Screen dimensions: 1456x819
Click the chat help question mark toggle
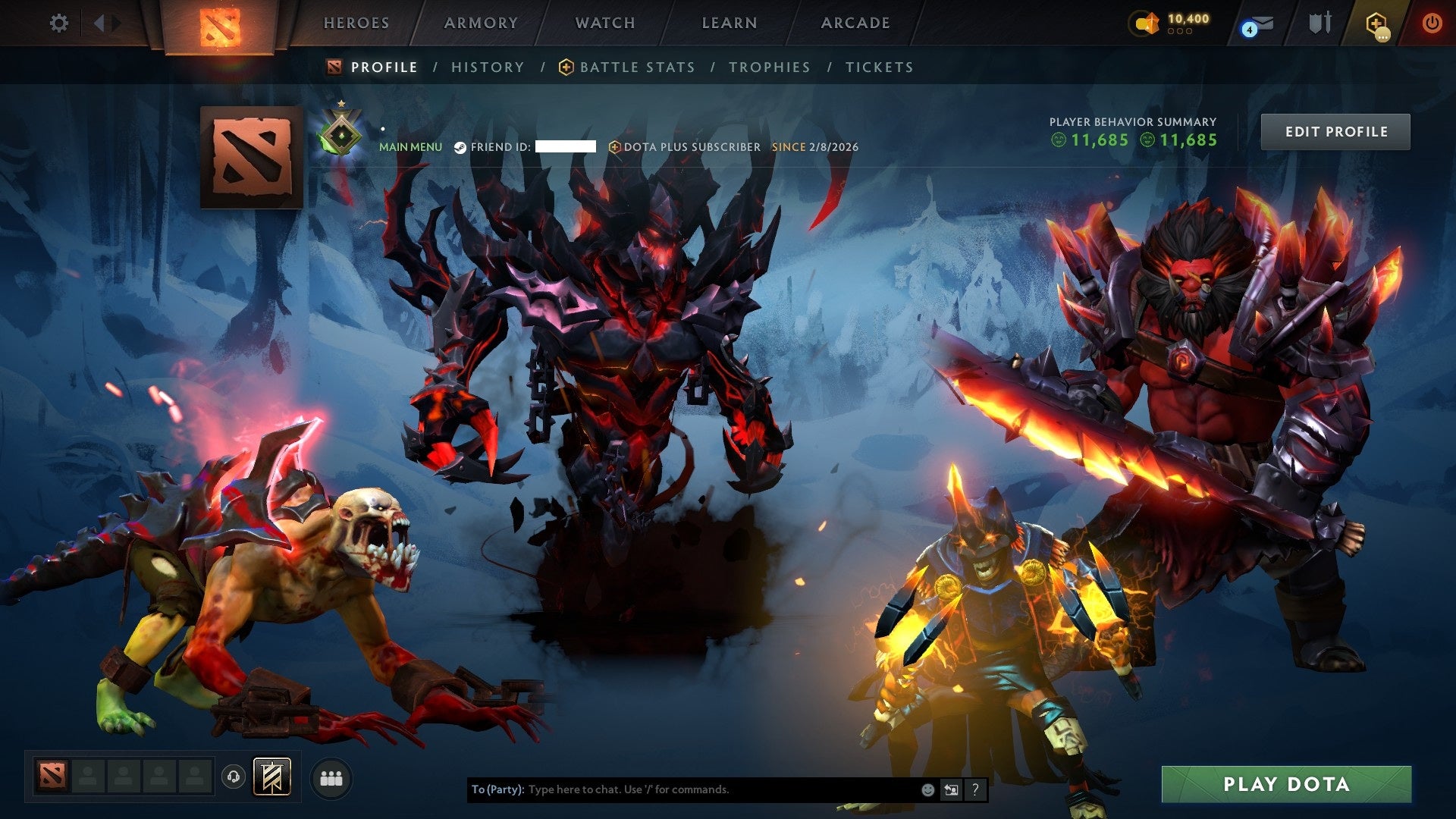[975, 789]
